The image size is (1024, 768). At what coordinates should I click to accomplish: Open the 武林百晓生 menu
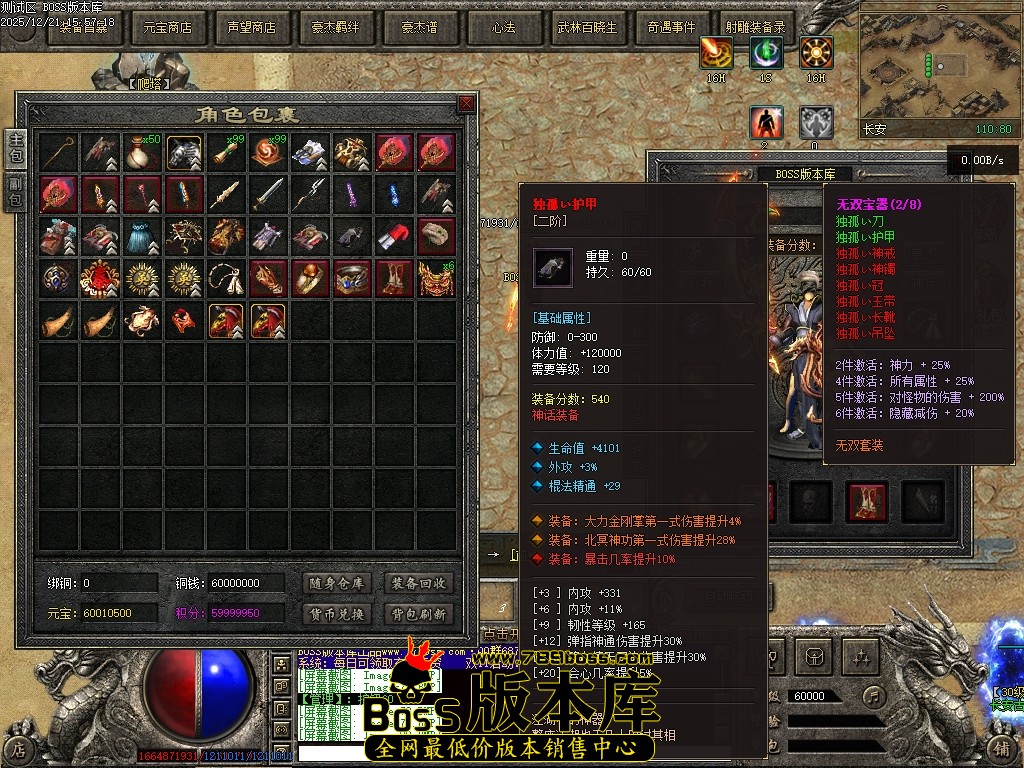[x=587, y=28]
